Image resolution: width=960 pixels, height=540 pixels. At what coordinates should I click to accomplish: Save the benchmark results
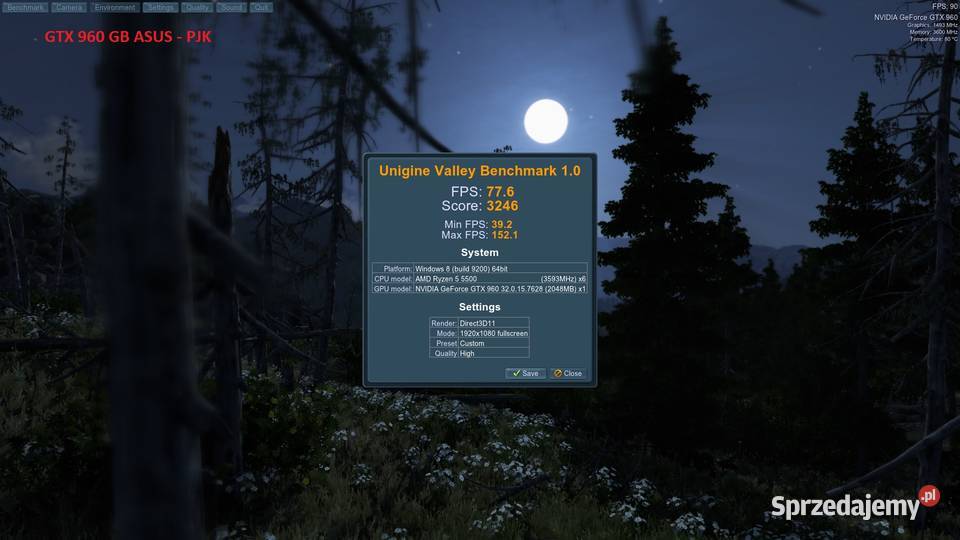pos(525,373)
